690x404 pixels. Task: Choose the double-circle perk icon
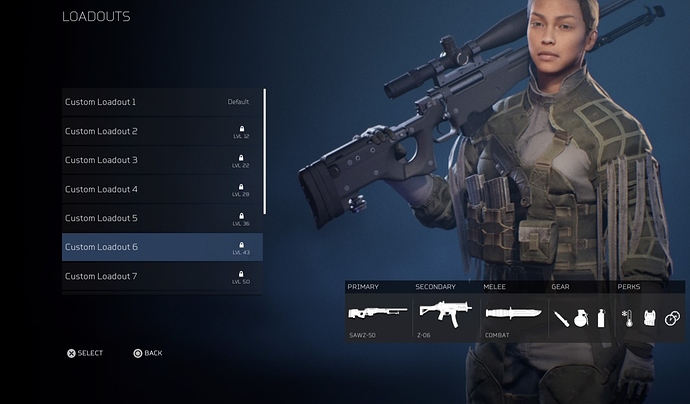(x=671, y=318)
